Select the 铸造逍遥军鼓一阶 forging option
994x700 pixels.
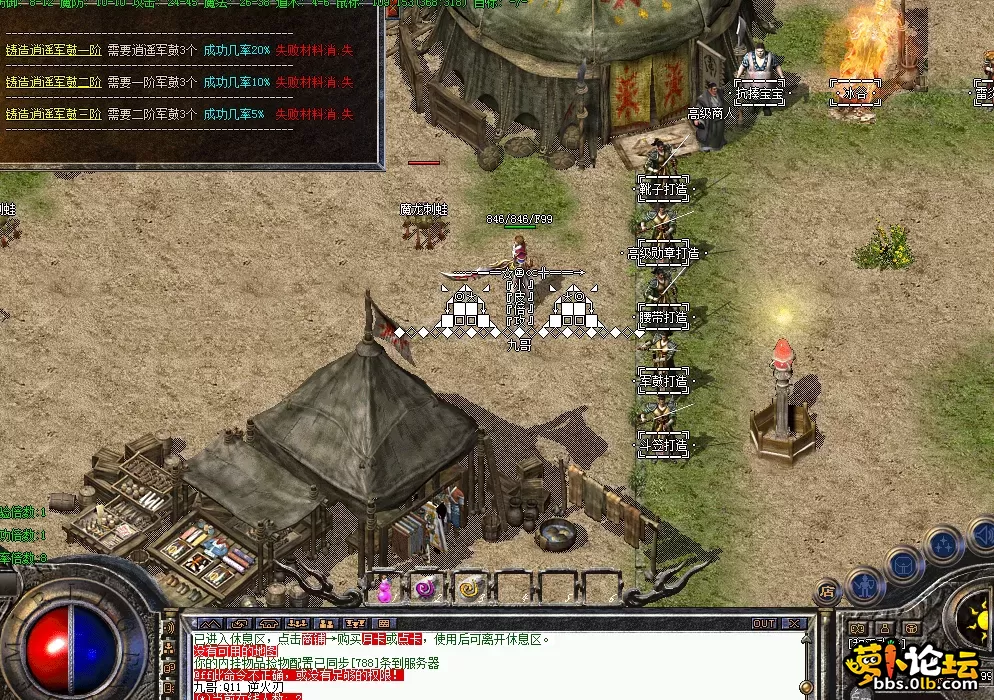pyautogui.click(x=53, y=49)
